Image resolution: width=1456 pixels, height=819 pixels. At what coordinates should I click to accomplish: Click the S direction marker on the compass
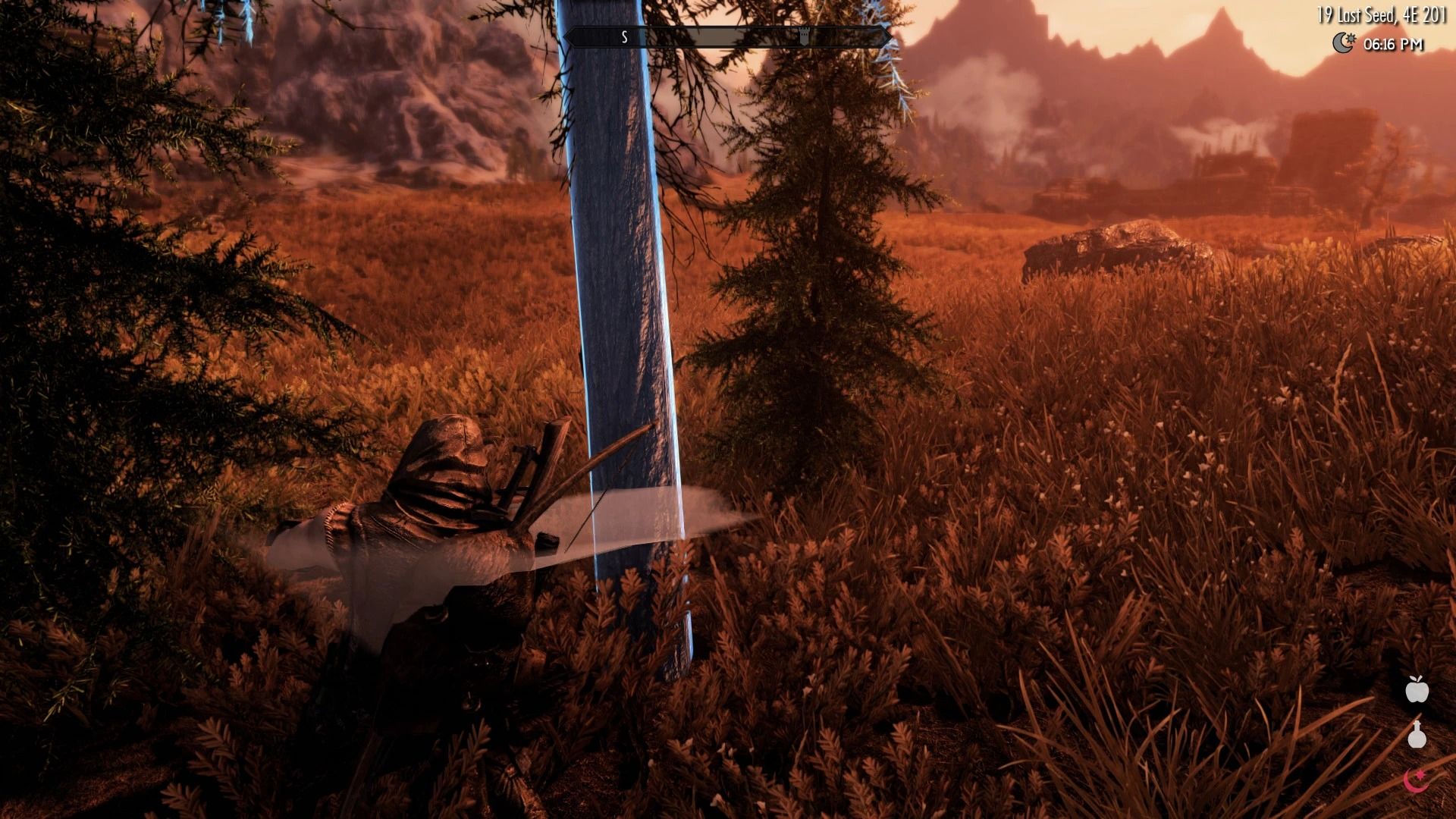pyautogui.click(x=623, y=35)
